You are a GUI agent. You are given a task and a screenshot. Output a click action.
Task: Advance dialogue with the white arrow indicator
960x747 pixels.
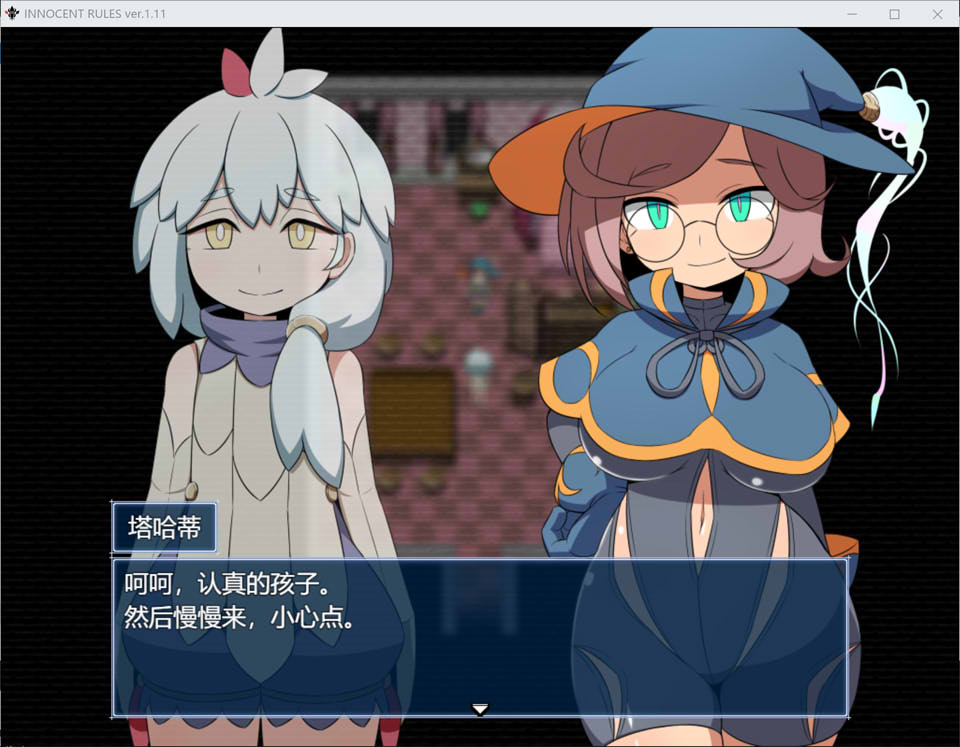(480, 709)
